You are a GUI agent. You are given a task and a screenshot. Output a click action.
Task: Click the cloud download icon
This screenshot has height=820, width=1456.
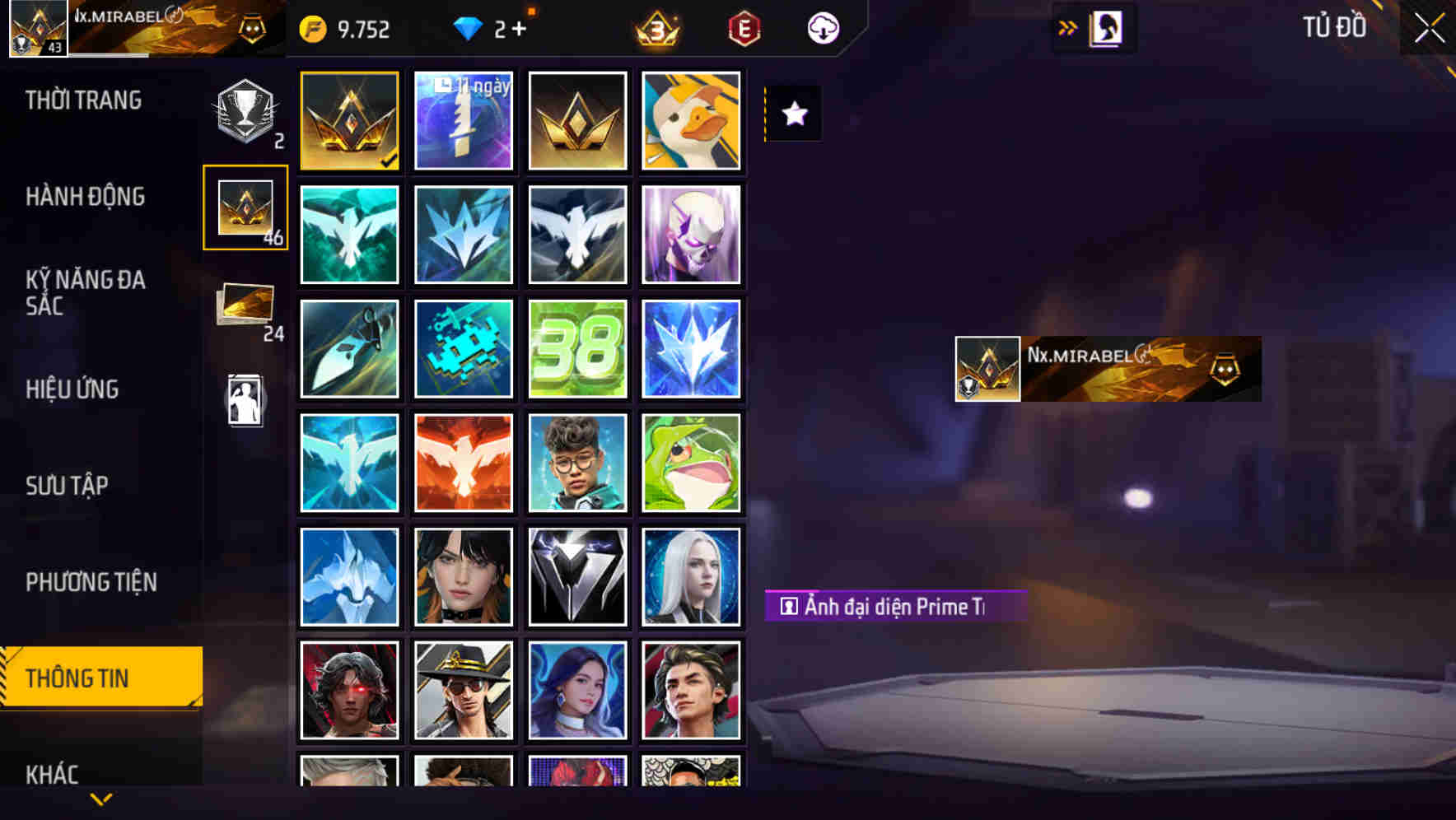click(823, 28)
